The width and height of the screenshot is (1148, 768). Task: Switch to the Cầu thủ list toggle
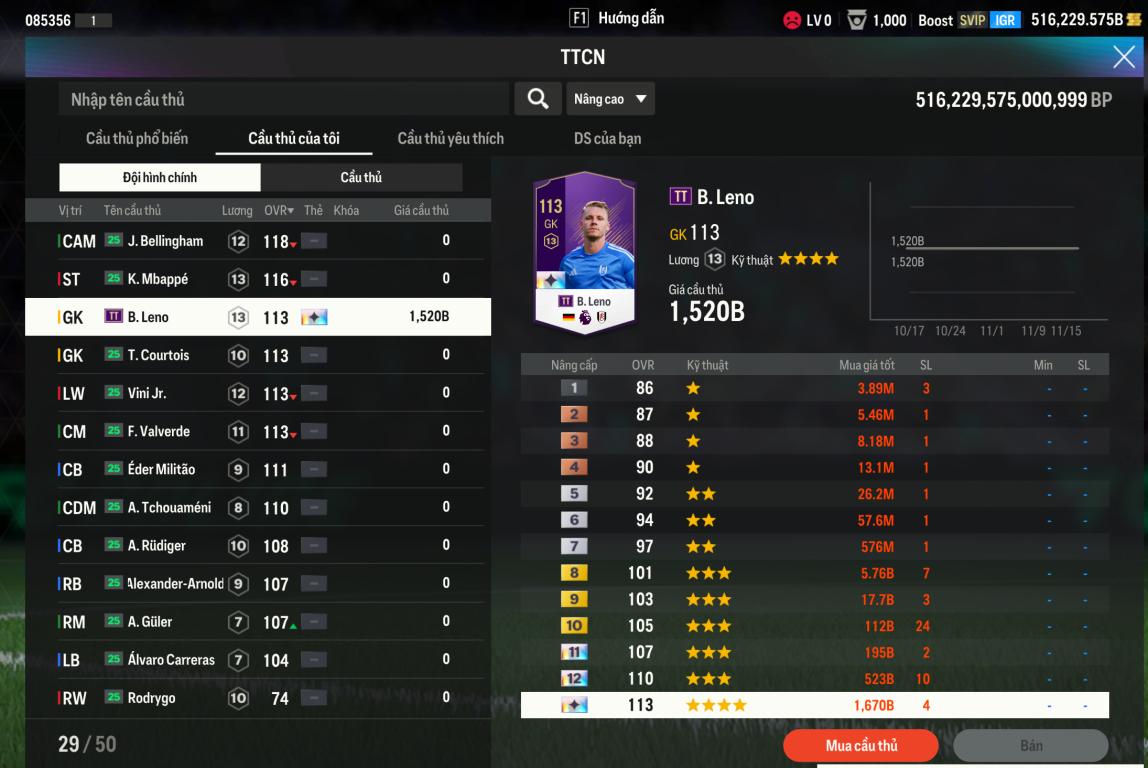click(x=361, y=177)
